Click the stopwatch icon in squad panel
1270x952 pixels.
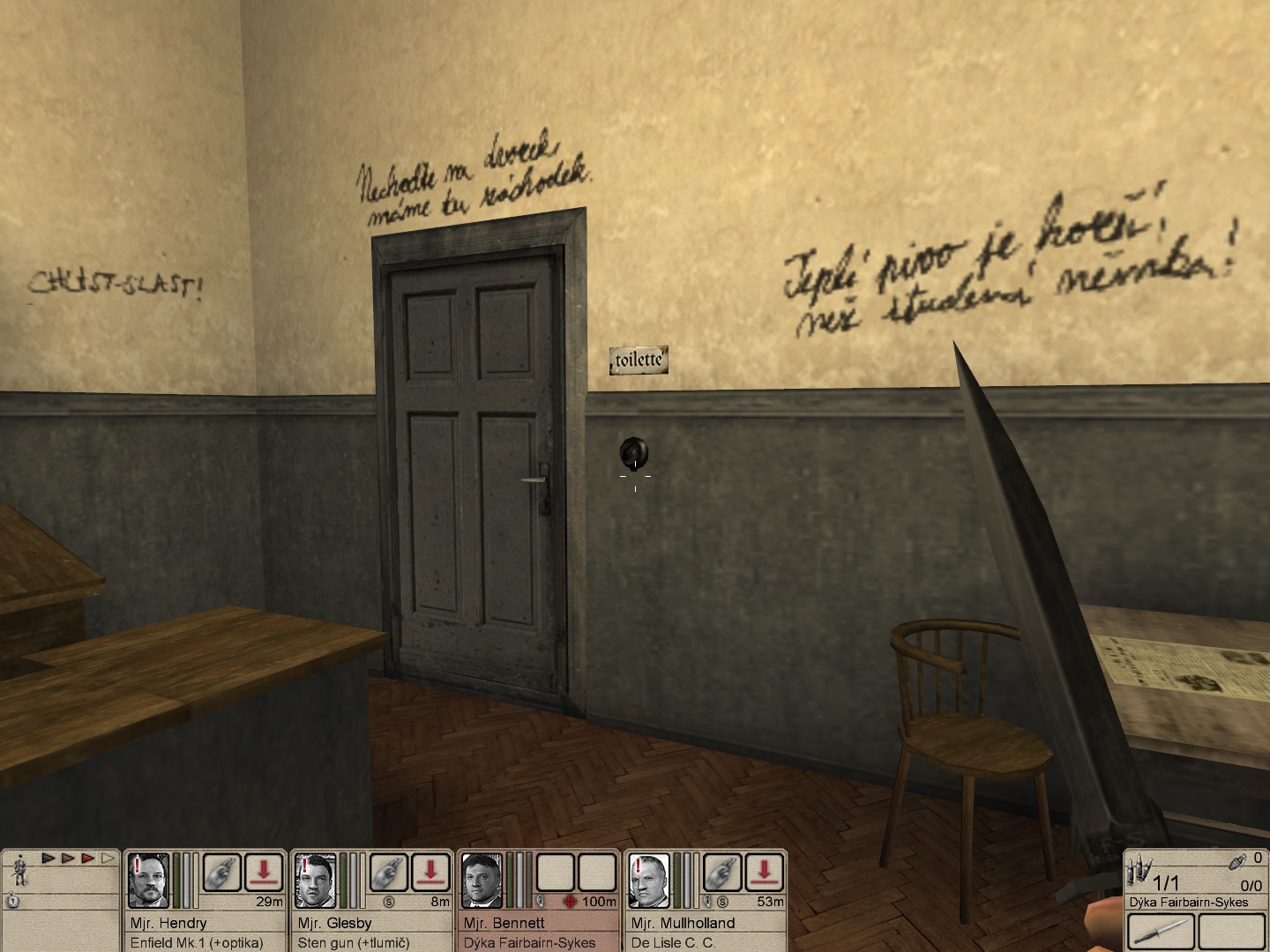click(x=13, y=901)
